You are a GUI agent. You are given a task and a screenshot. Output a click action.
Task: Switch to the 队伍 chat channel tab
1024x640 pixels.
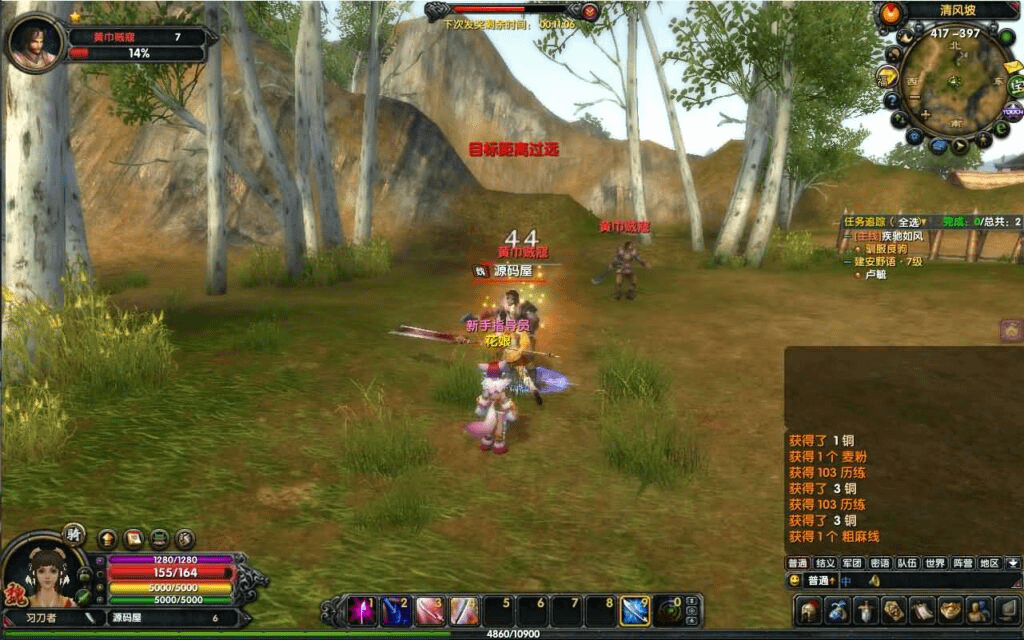pos(906,563)
